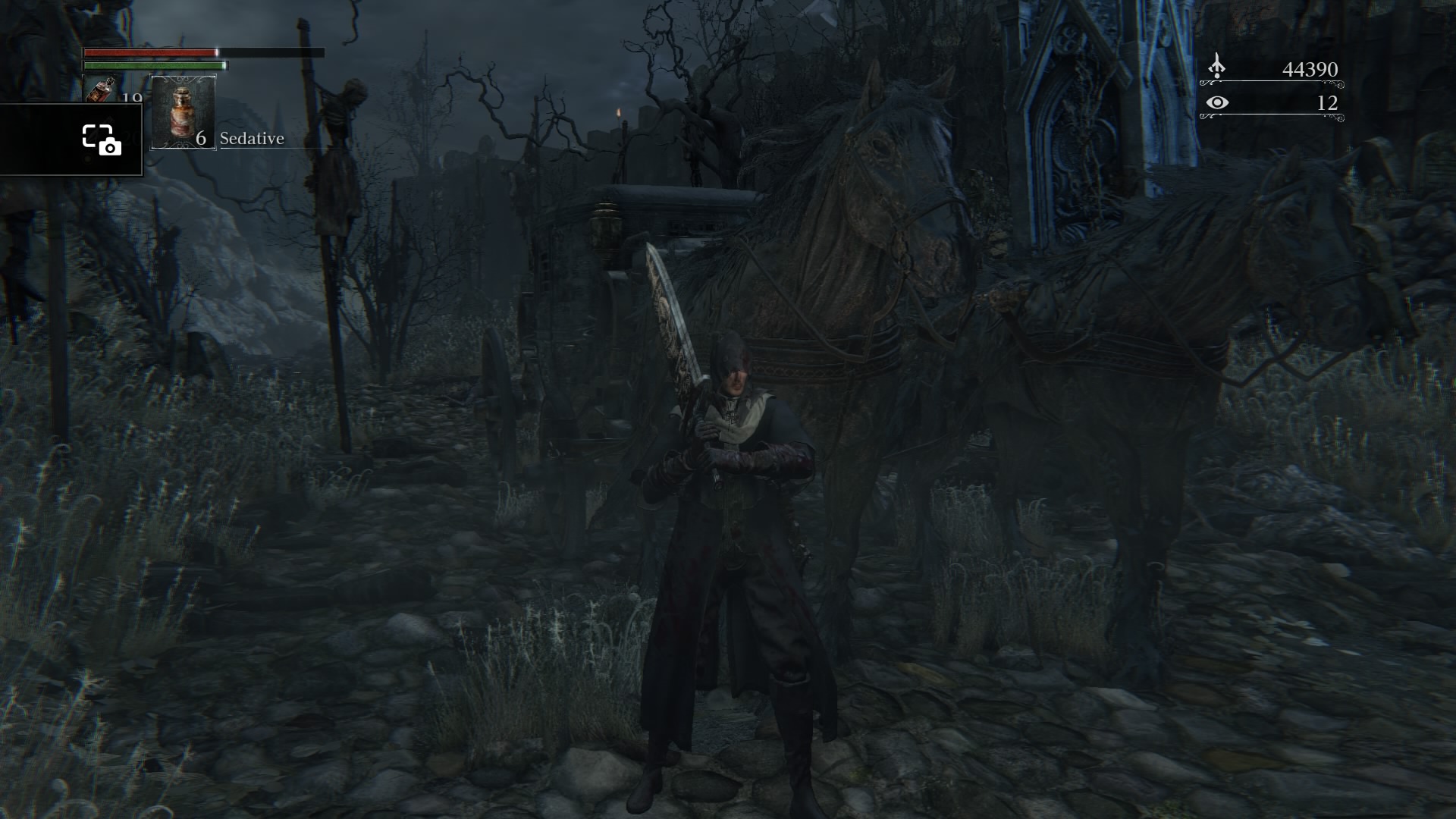Click the Insight eye icon

[1216, 102]
